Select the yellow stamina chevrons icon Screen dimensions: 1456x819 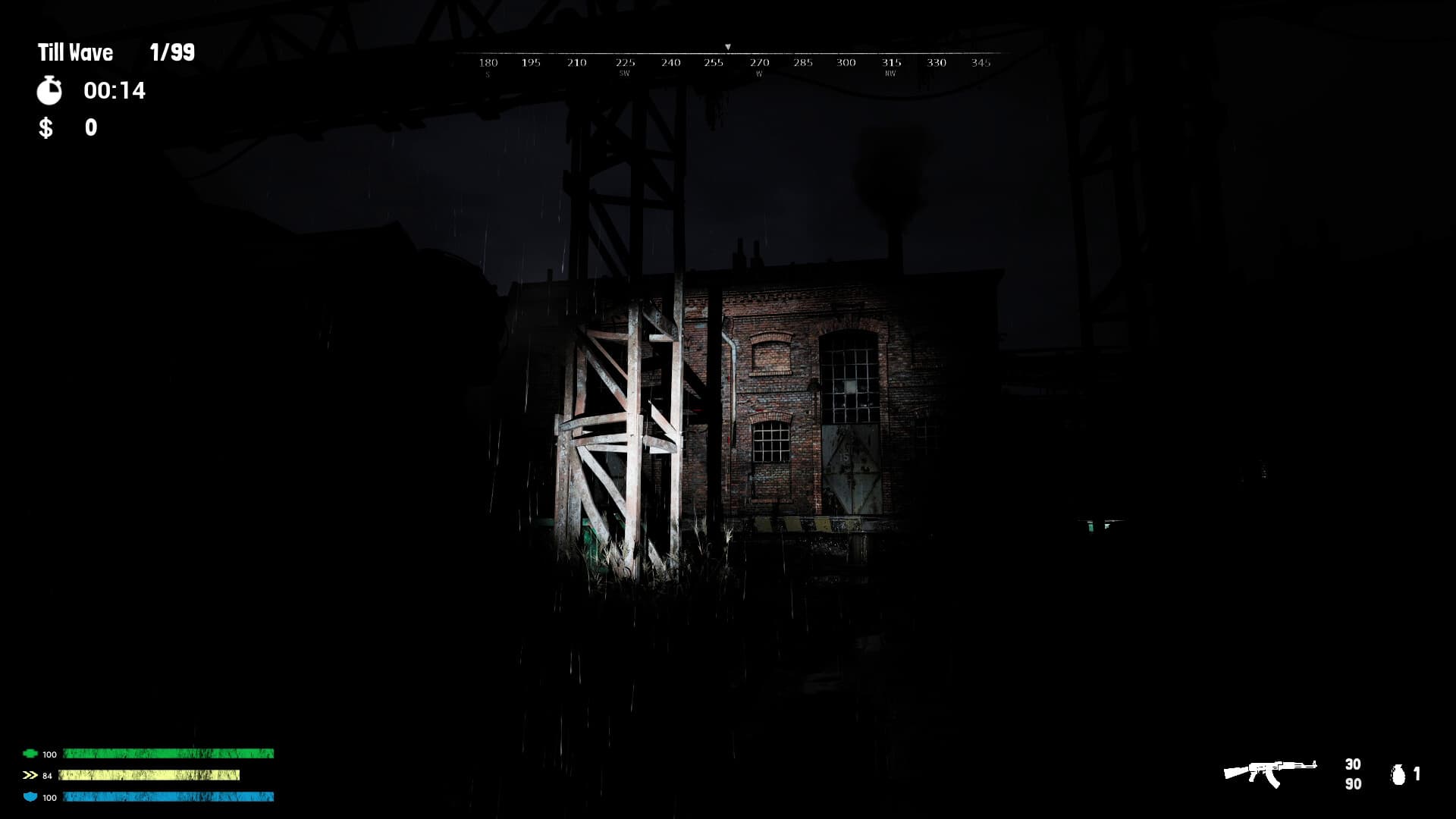point(29,776)
